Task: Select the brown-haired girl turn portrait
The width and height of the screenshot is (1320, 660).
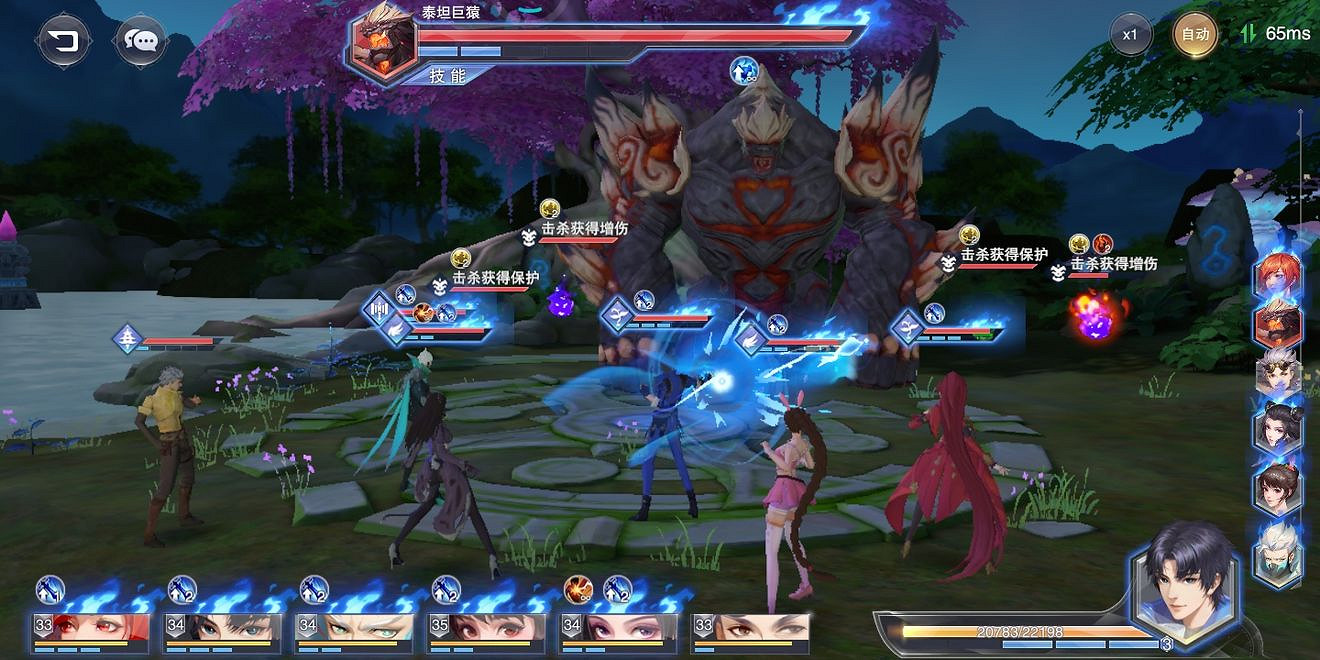Action: click(x=1278, y=484)
